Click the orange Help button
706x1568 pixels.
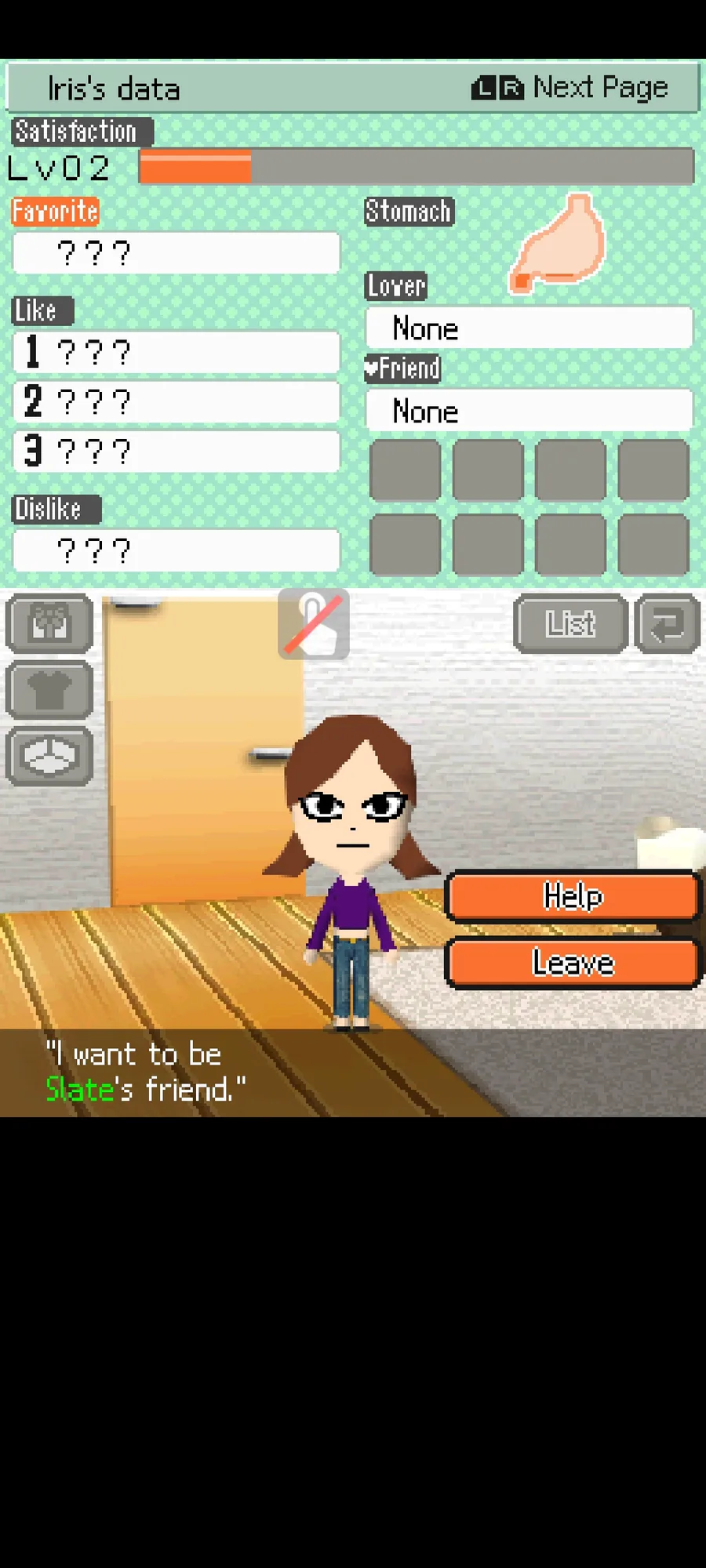click(572, 895)
